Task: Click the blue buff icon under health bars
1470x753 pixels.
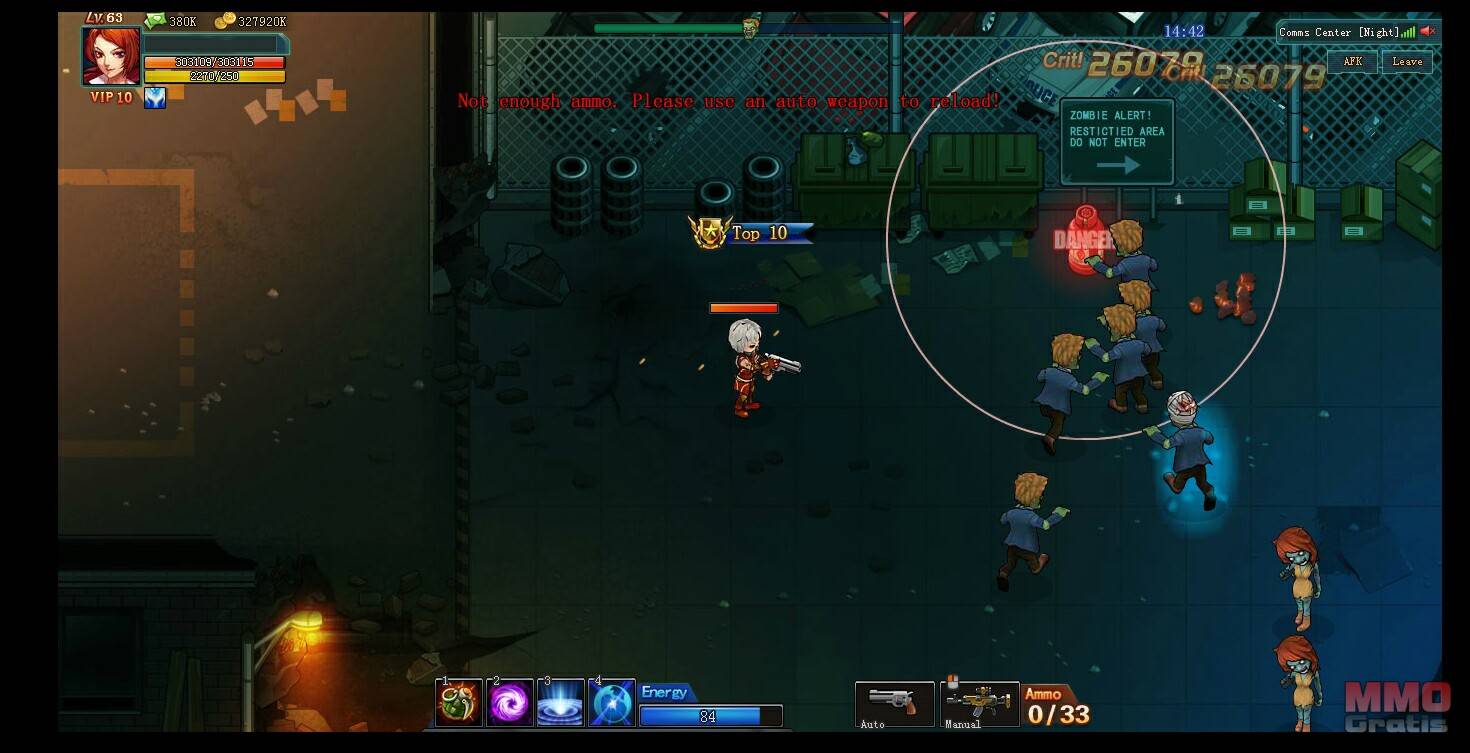Action: point(155,97)
